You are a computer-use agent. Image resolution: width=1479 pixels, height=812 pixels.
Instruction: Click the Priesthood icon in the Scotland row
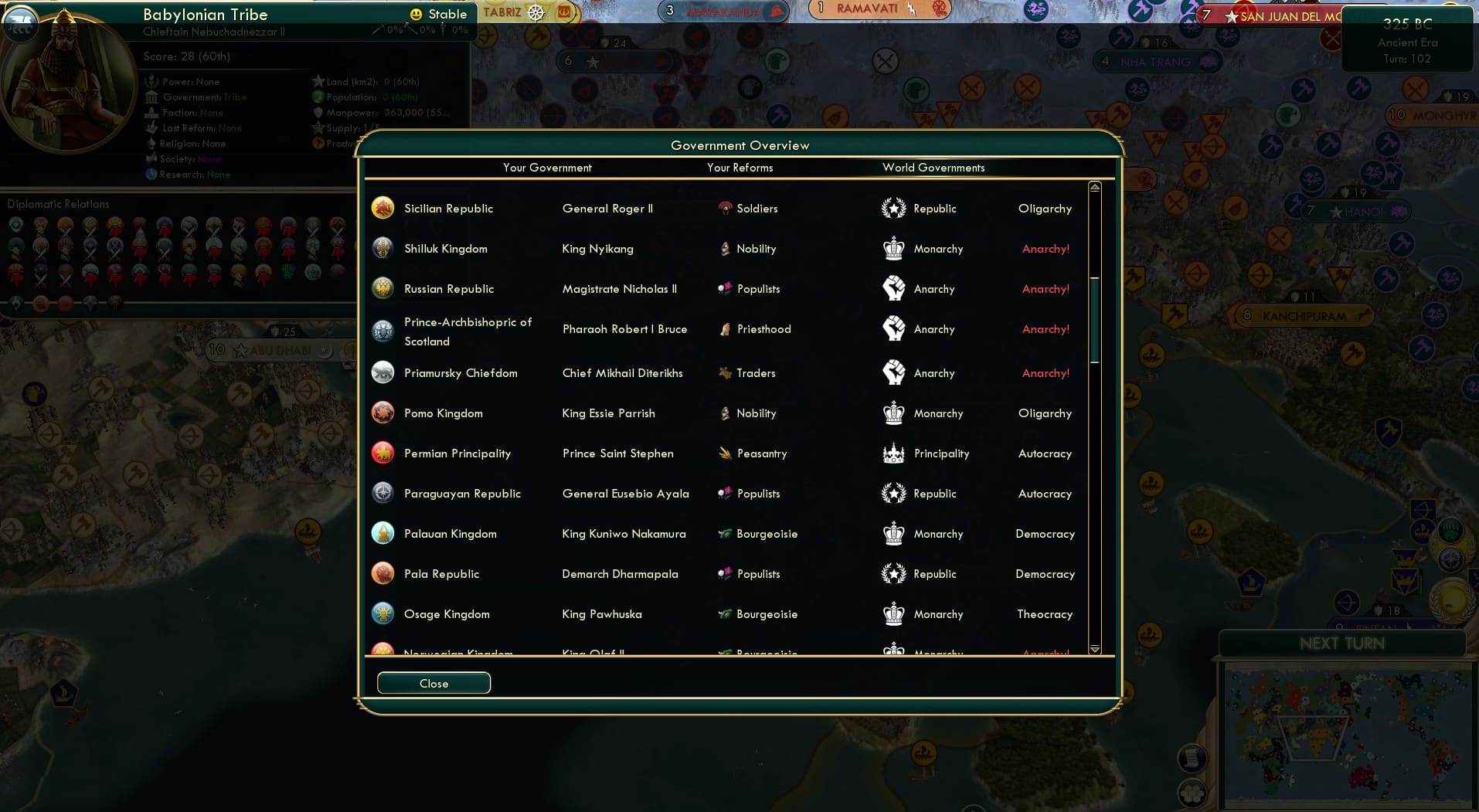pyautogui.click(x=725, y=328)
